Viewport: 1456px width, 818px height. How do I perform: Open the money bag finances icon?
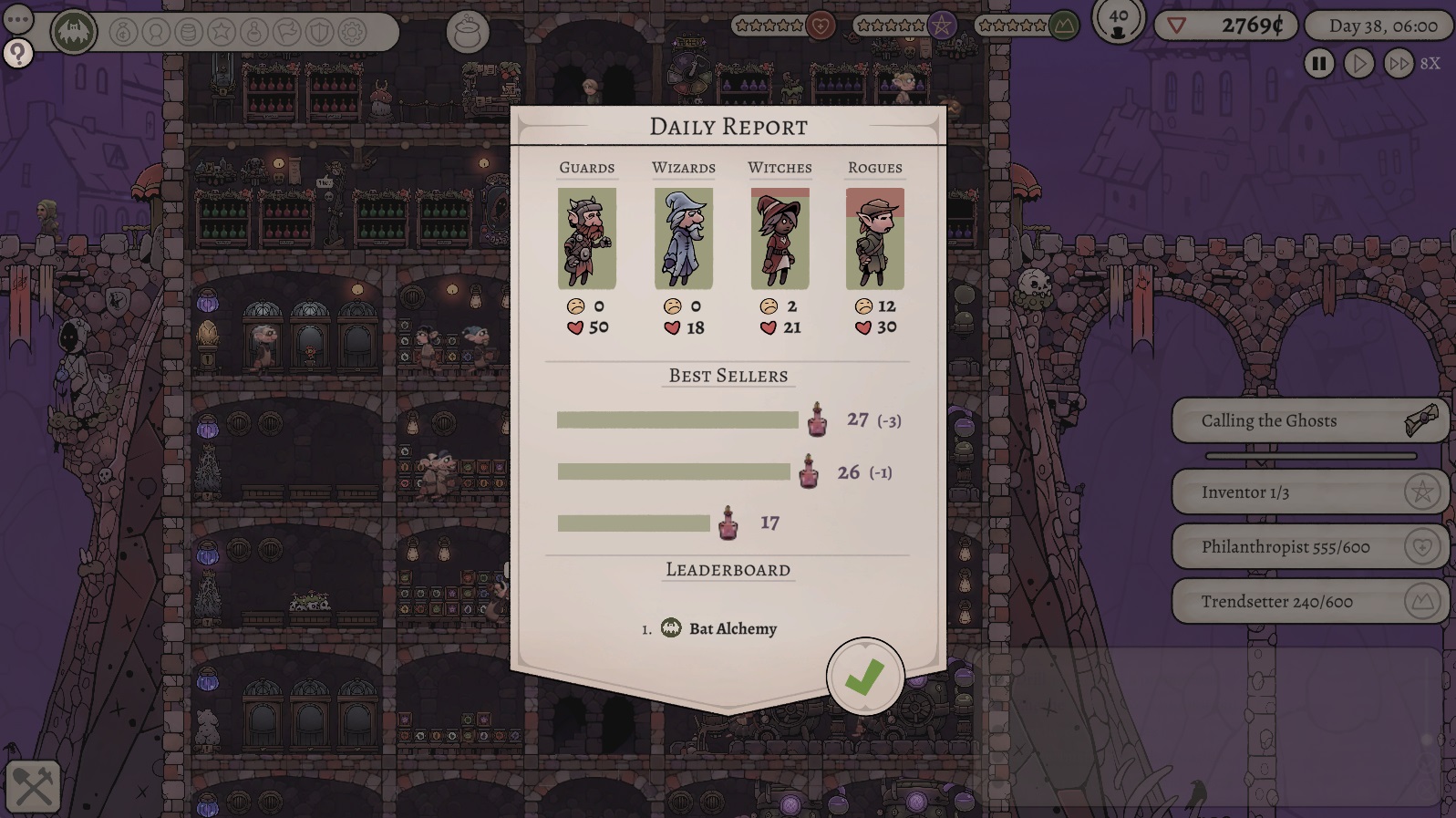pyautogui.click(x=124, y=33)
